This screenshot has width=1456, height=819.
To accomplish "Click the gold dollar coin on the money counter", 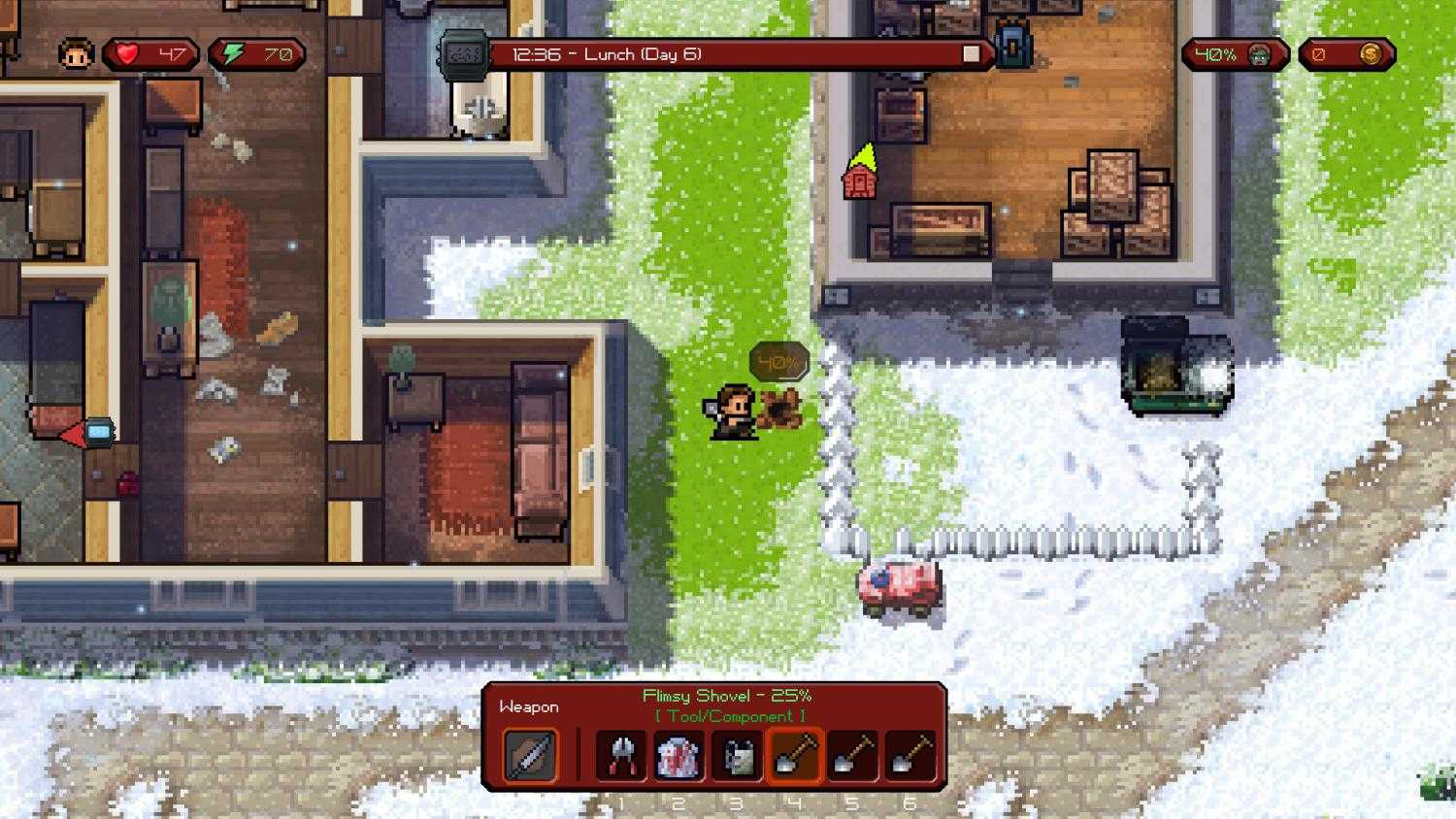I will 1370,53.
